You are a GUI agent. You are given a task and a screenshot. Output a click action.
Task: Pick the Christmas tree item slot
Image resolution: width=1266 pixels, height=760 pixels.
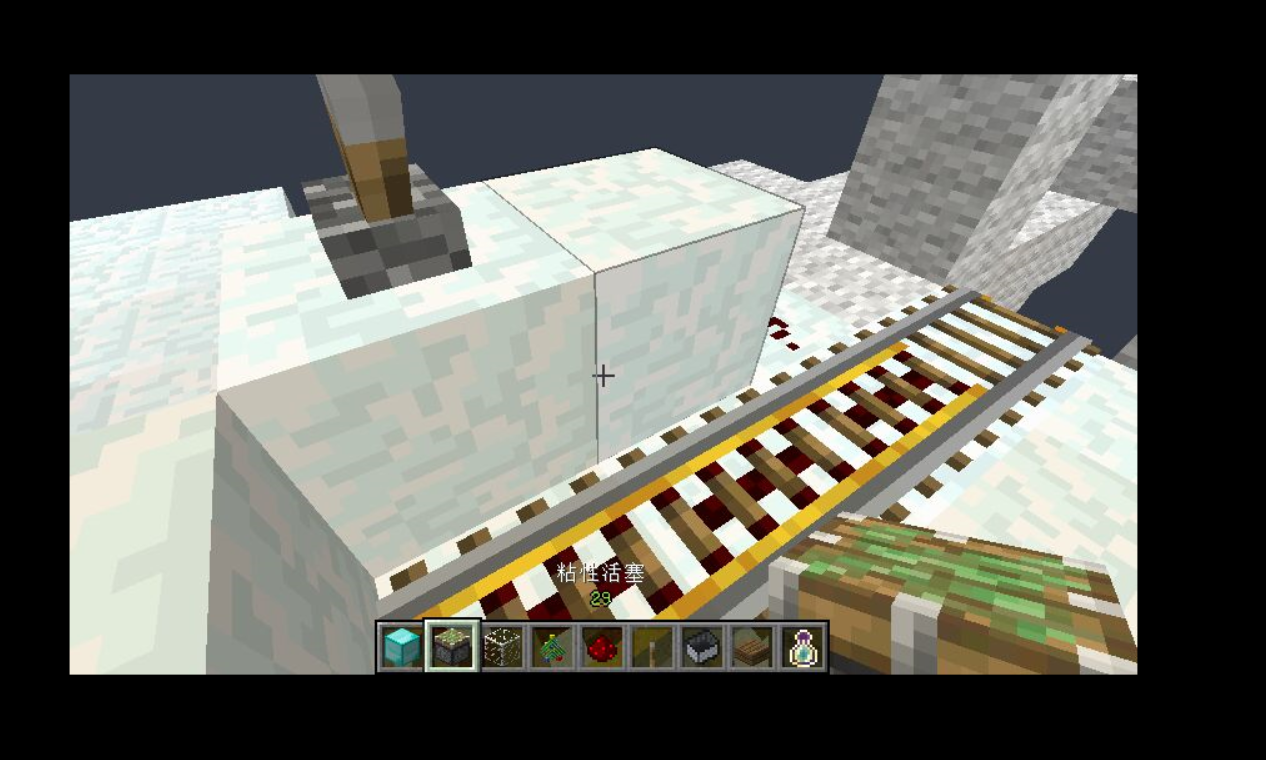[552, 647]
